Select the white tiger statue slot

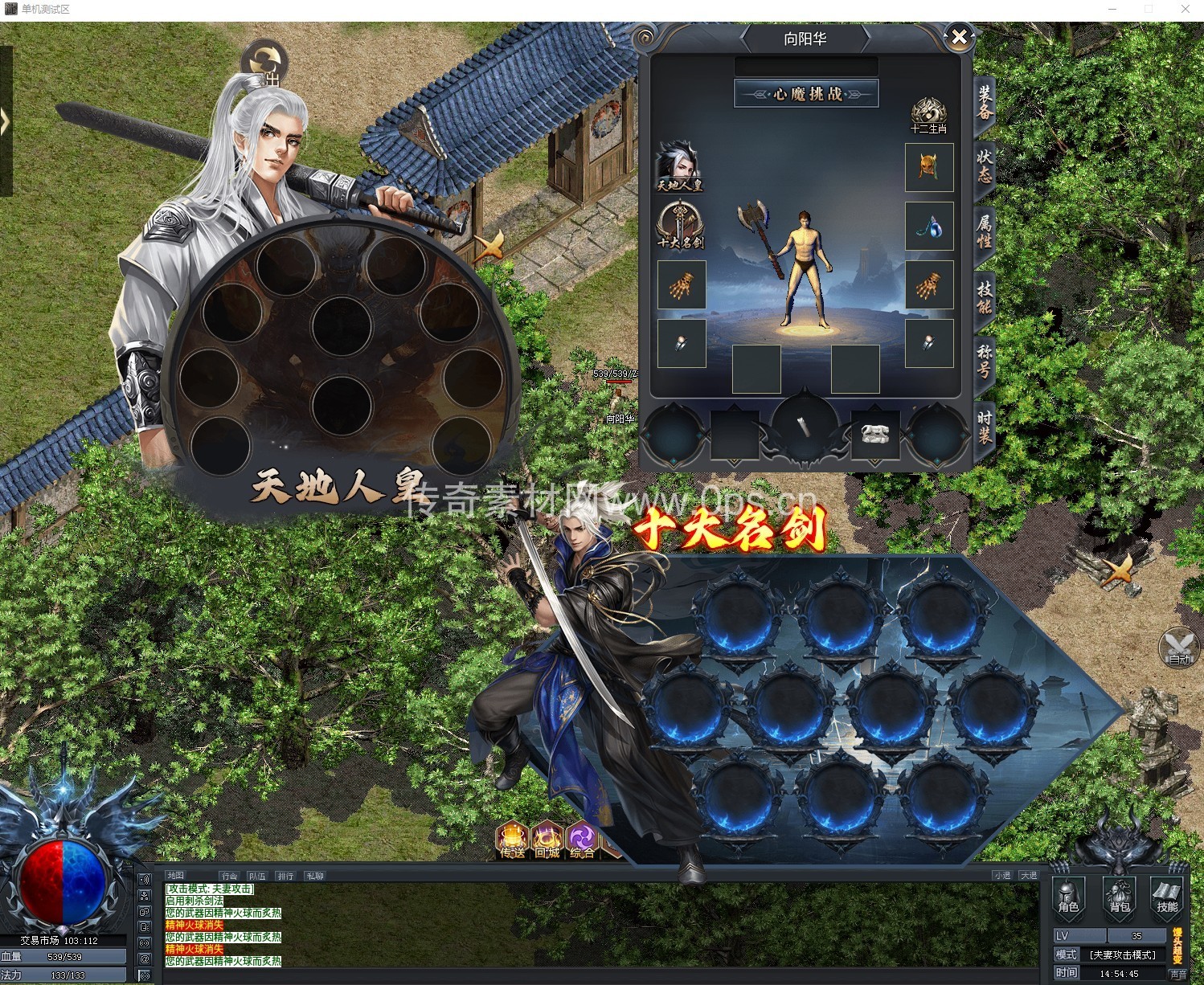point(874,435)
